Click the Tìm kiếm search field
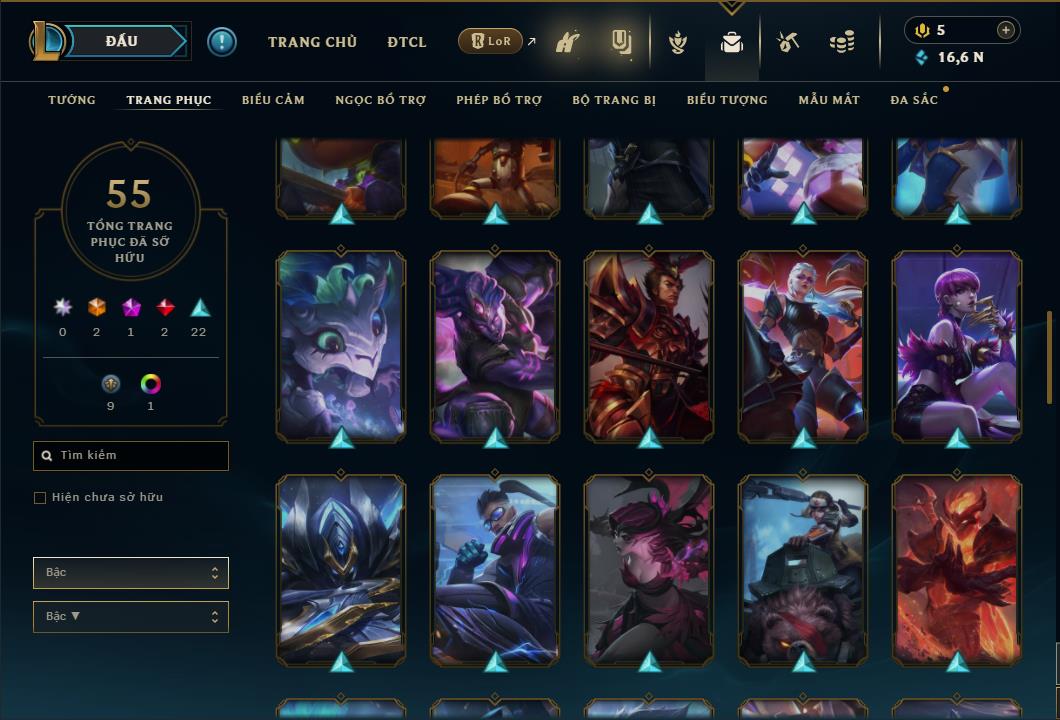This screenshot has height=720, width=1060. [x=131, y=456]
